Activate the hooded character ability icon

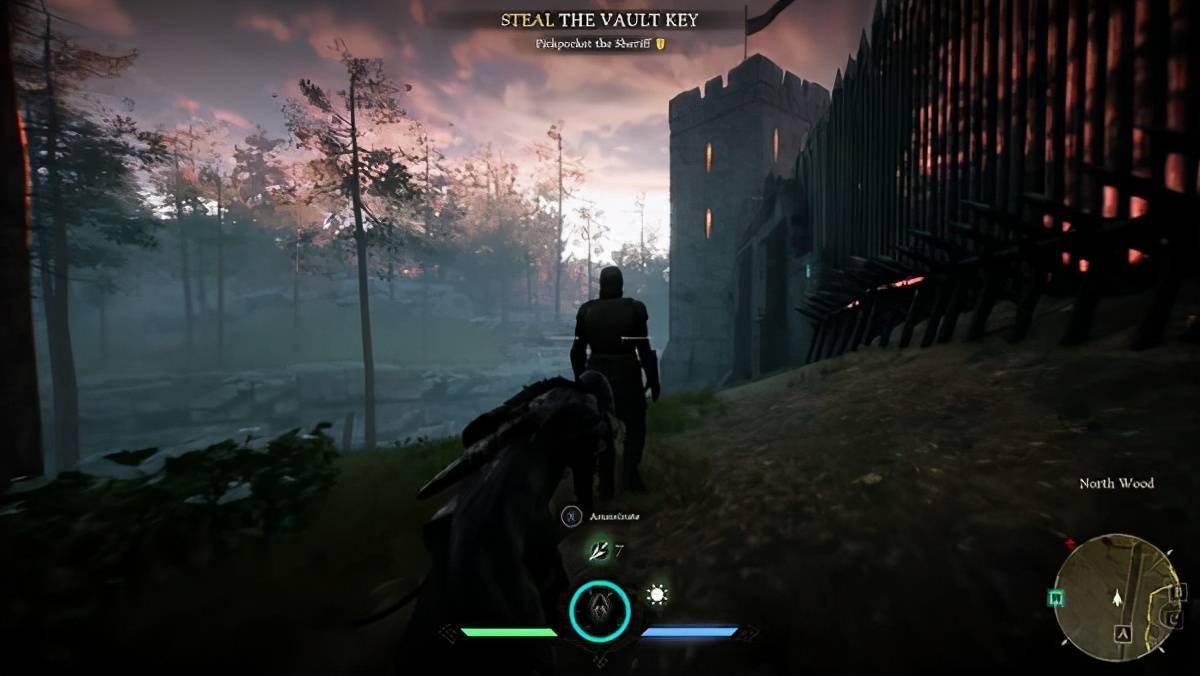(600, 609)
